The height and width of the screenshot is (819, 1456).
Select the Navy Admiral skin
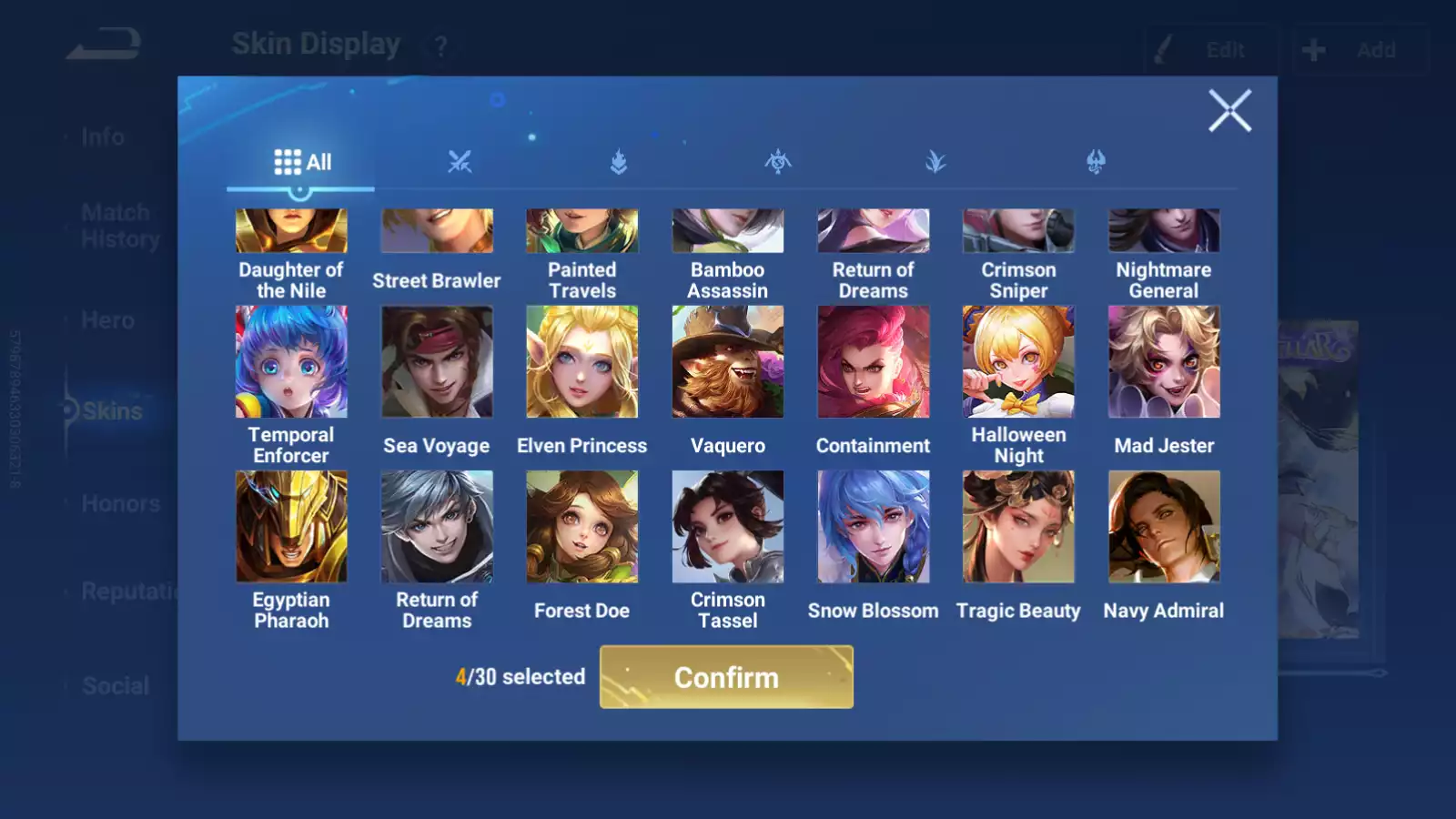coord(1164,527)
